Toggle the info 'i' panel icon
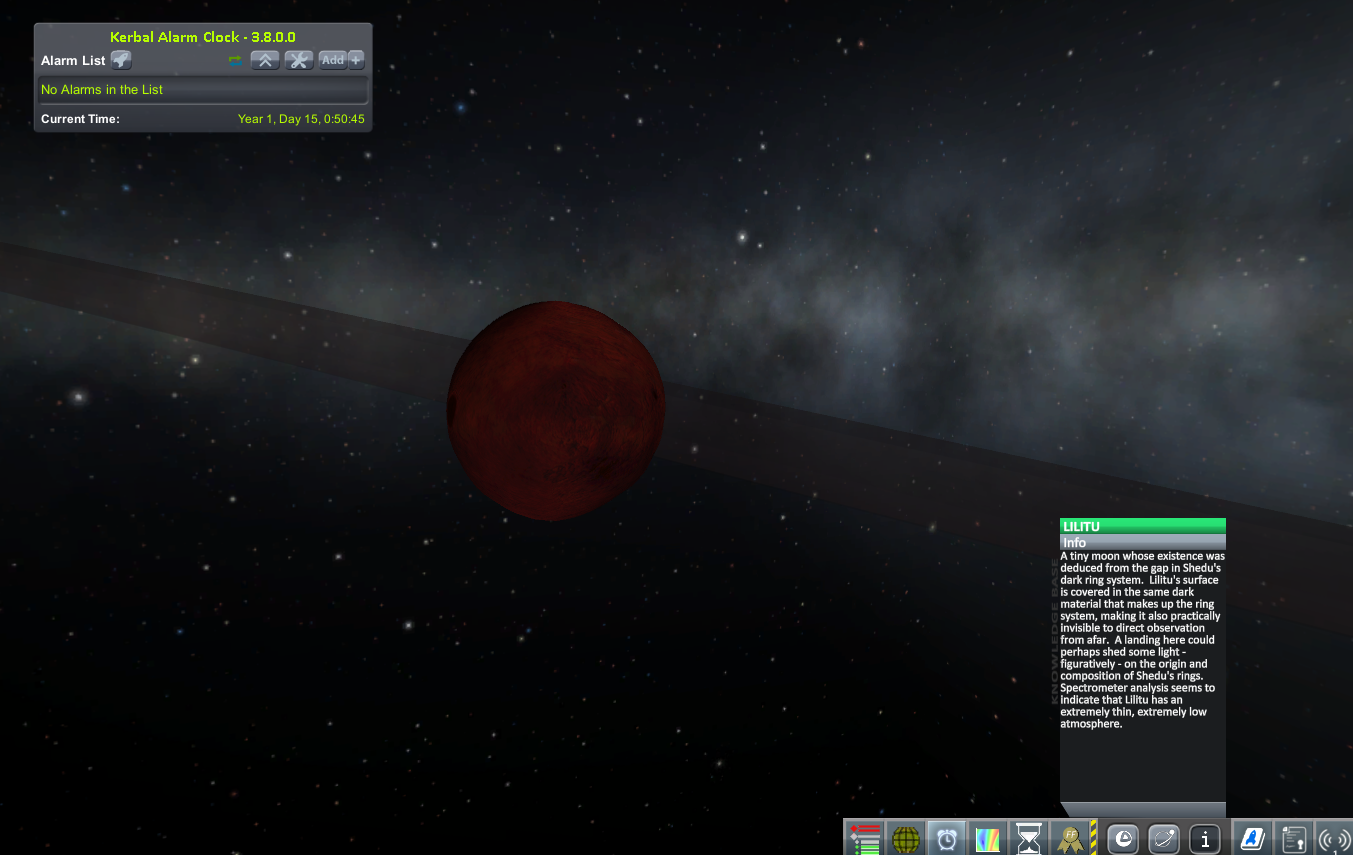The width and height of the screenshot is (1353, 855). [1205, 838]
